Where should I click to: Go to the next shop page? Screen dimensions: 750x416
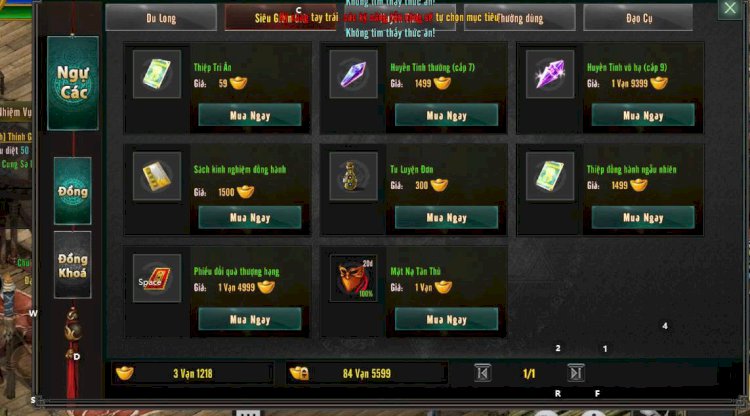tap(576, 373)
